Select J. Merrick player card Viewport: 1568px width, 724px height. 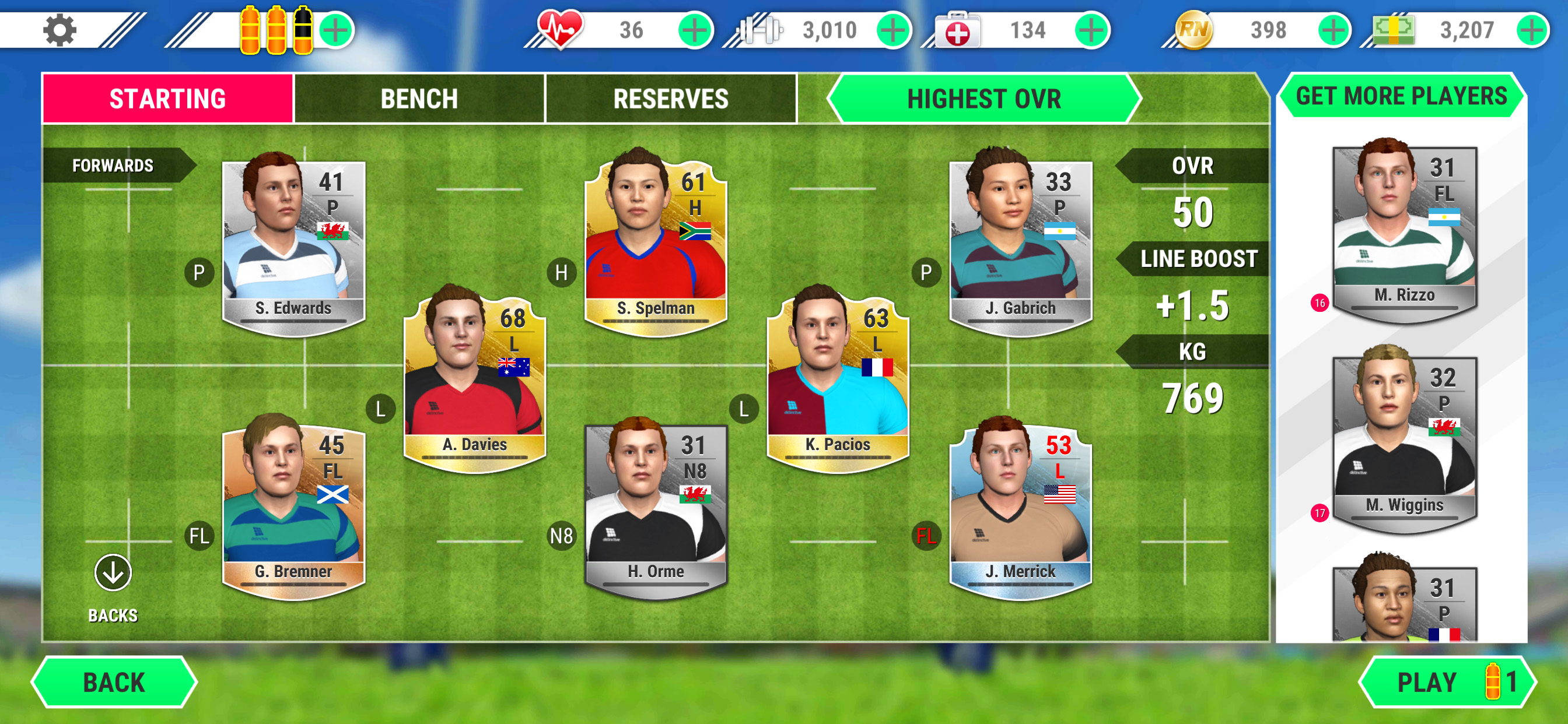[x=1020, y=508]
